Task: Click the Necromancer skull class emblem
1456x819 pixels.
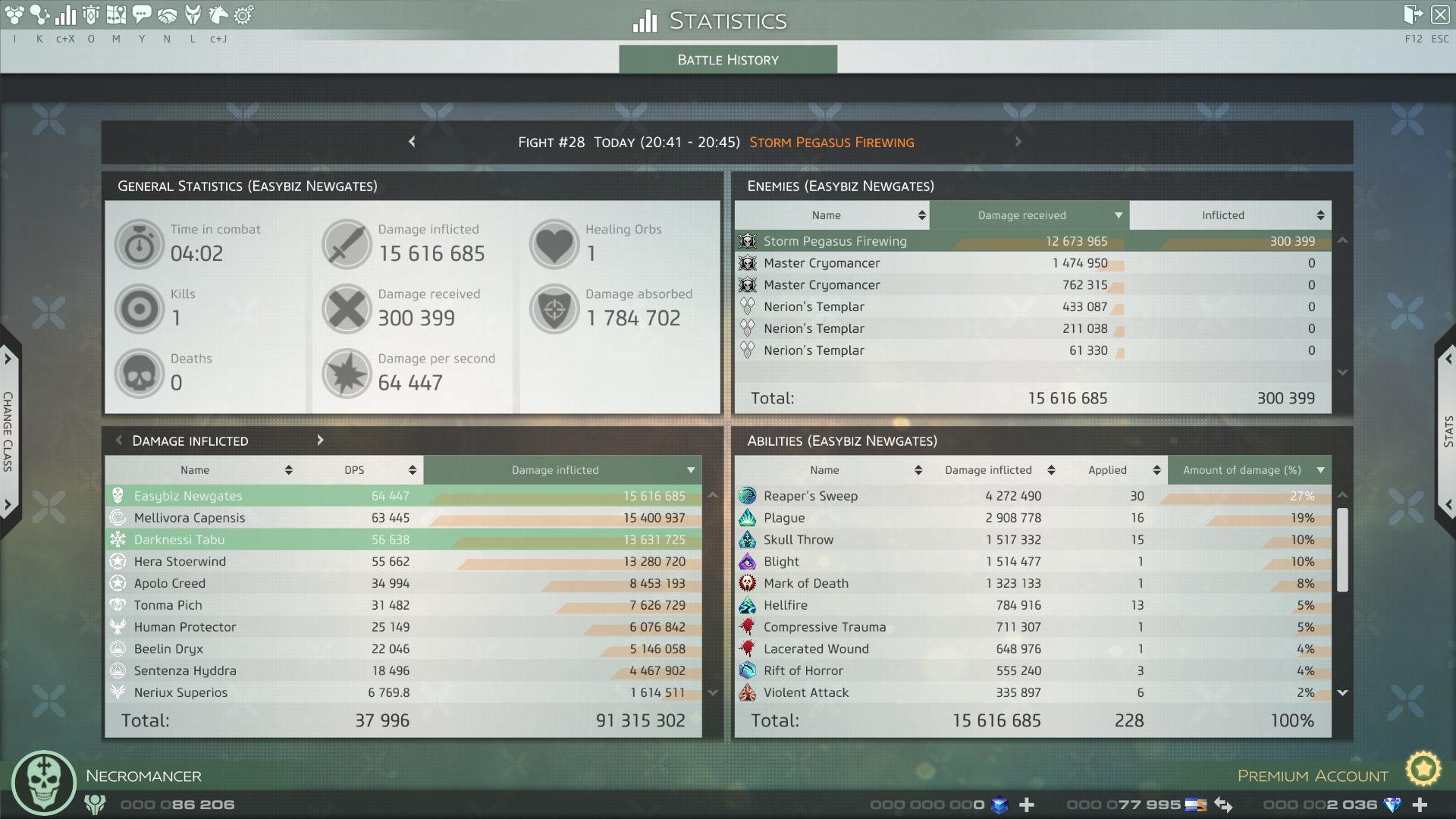Action: [43, 783]
